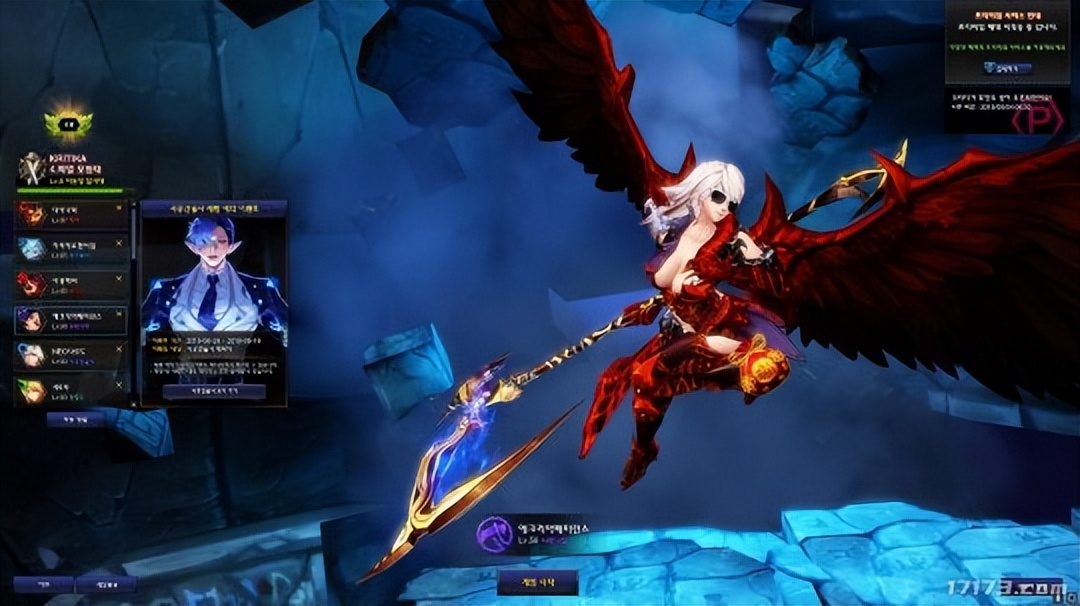Click the button beneath the character list
The image size is (1080, 606).
[x=74, y=420]
